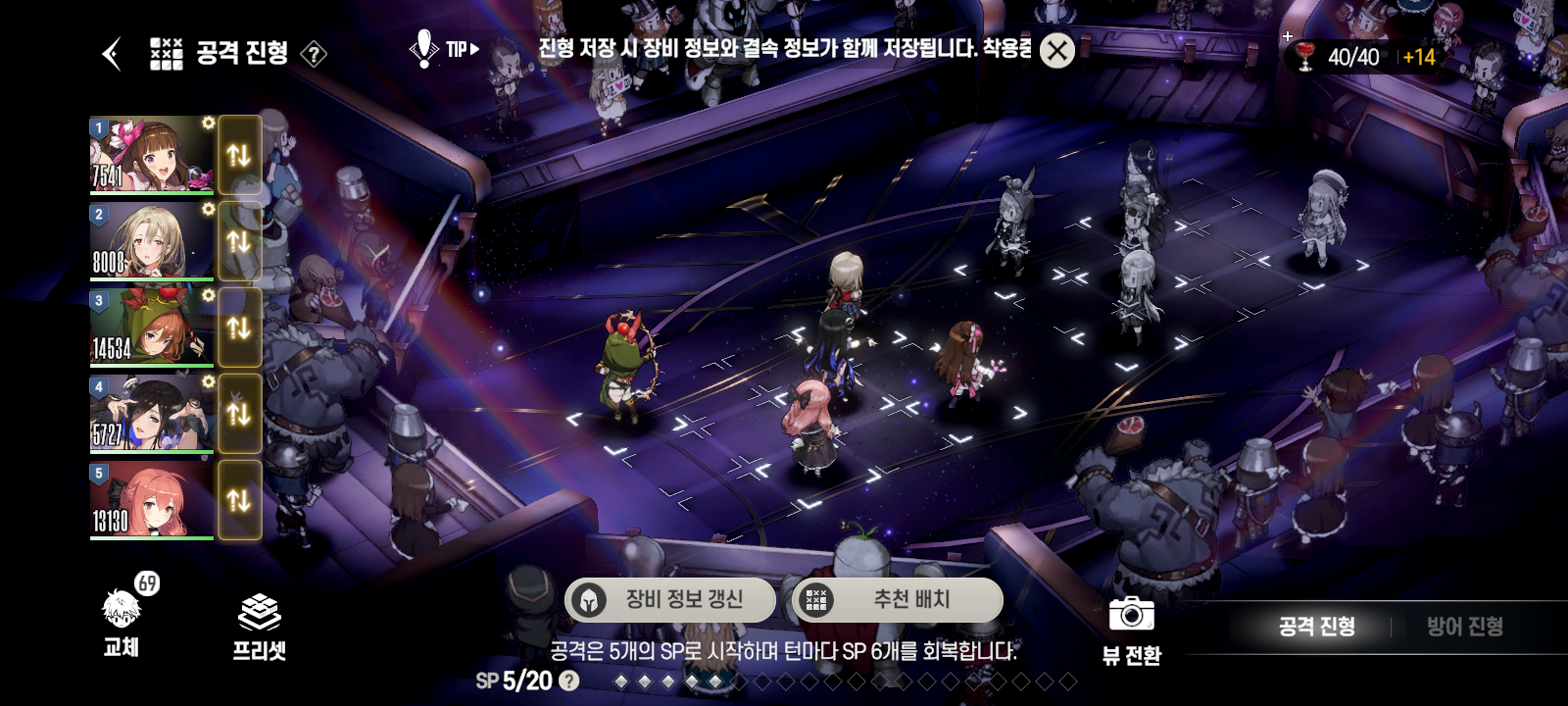
Task: Swap position of the third character slot
Action: (239, 328)
